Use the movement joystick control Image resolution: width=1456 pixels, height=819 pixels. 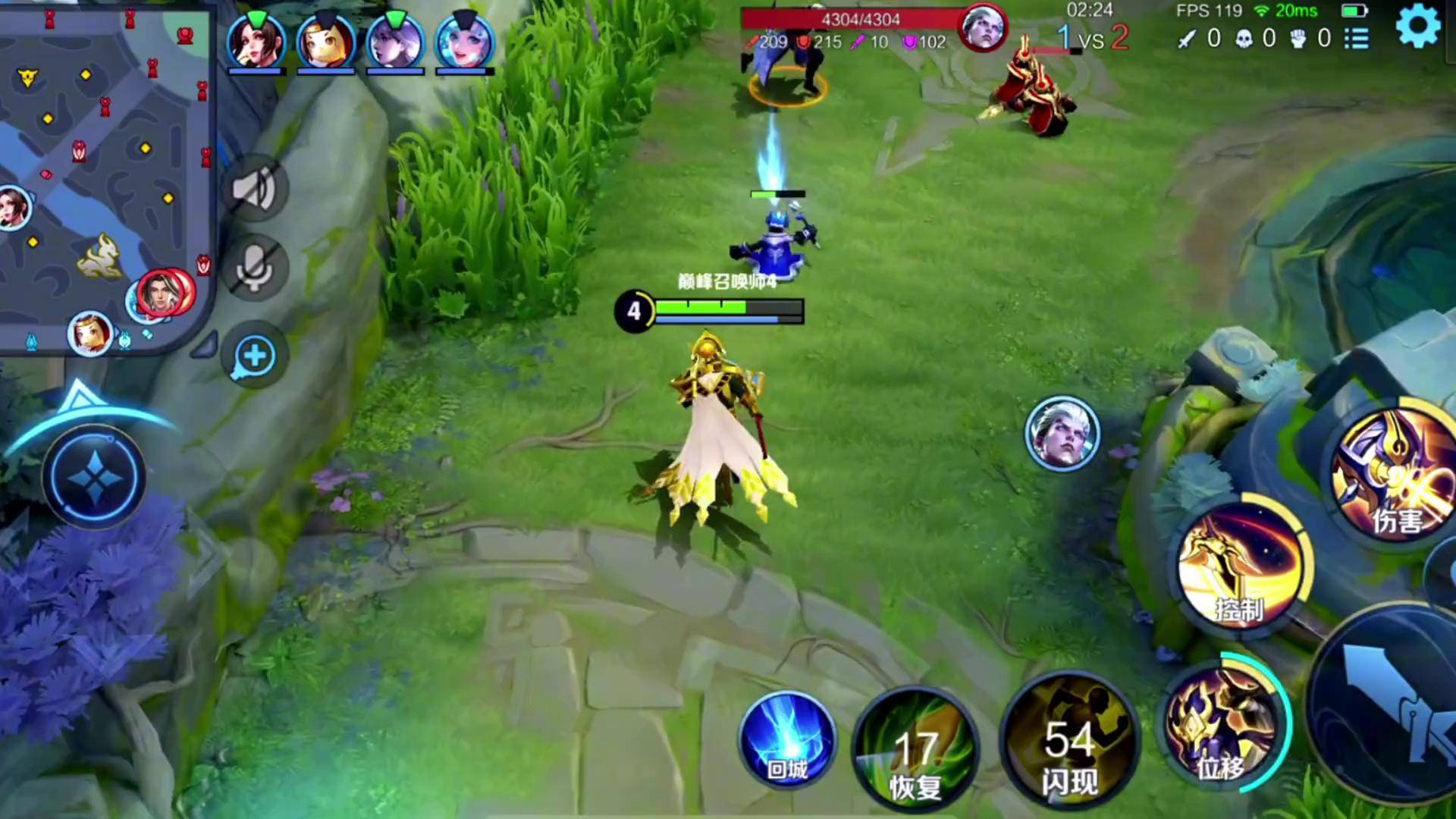94,478
